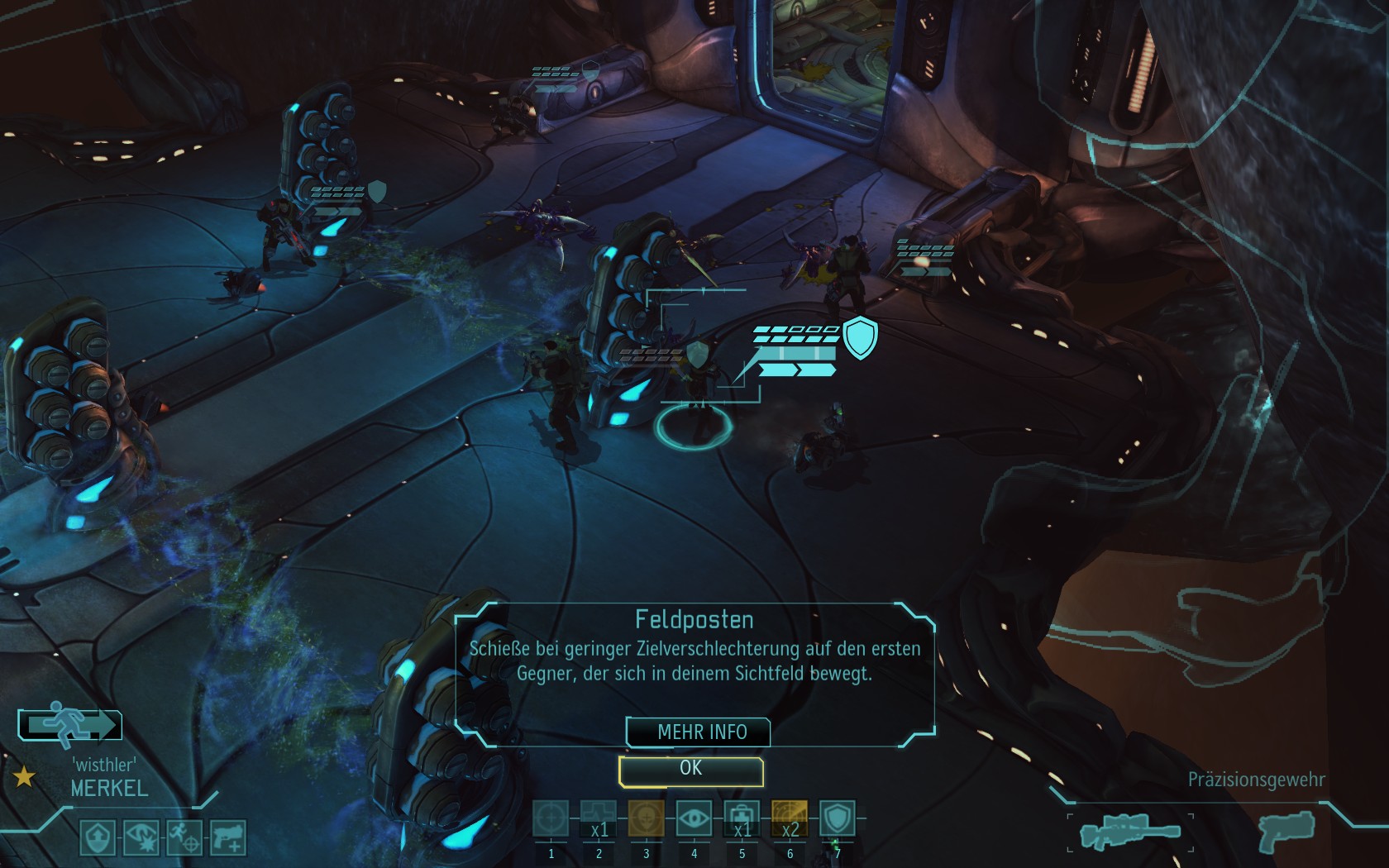Select the shield-with-arrow perk icon
The height and width of the screenshot is (868, 1389).
click(x=98, y=838)
